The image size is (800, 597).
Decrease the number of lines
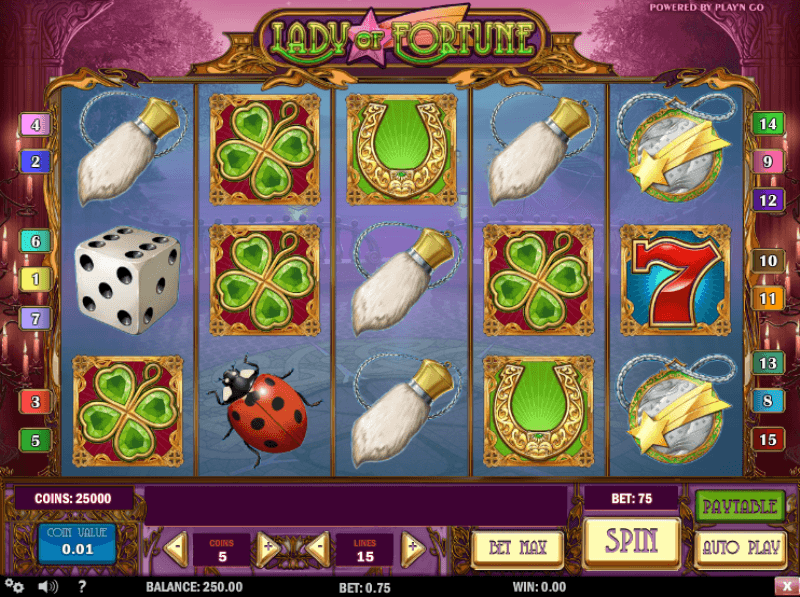pos(316,547)
